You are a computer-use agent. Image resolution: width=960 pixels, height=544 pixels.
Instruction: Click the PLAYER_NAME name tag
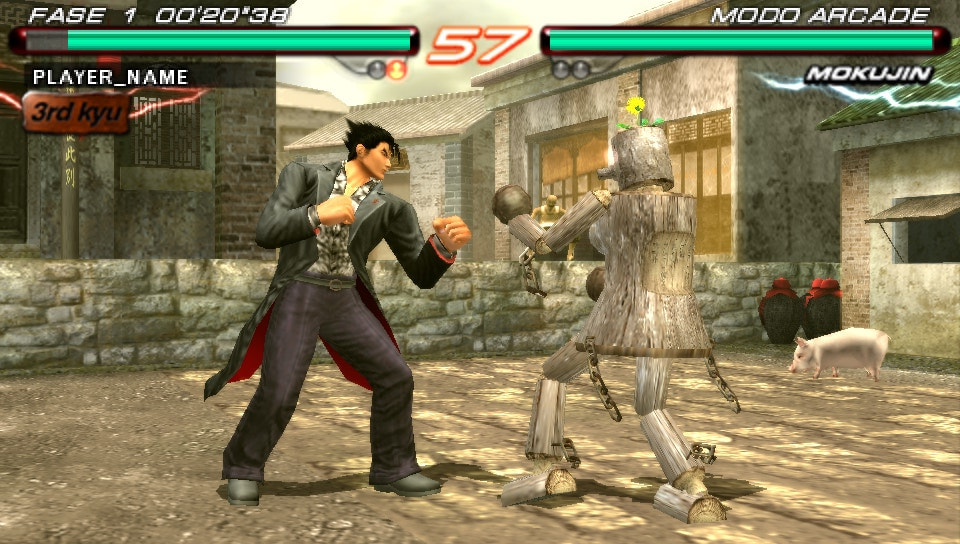tap(110, 76)
